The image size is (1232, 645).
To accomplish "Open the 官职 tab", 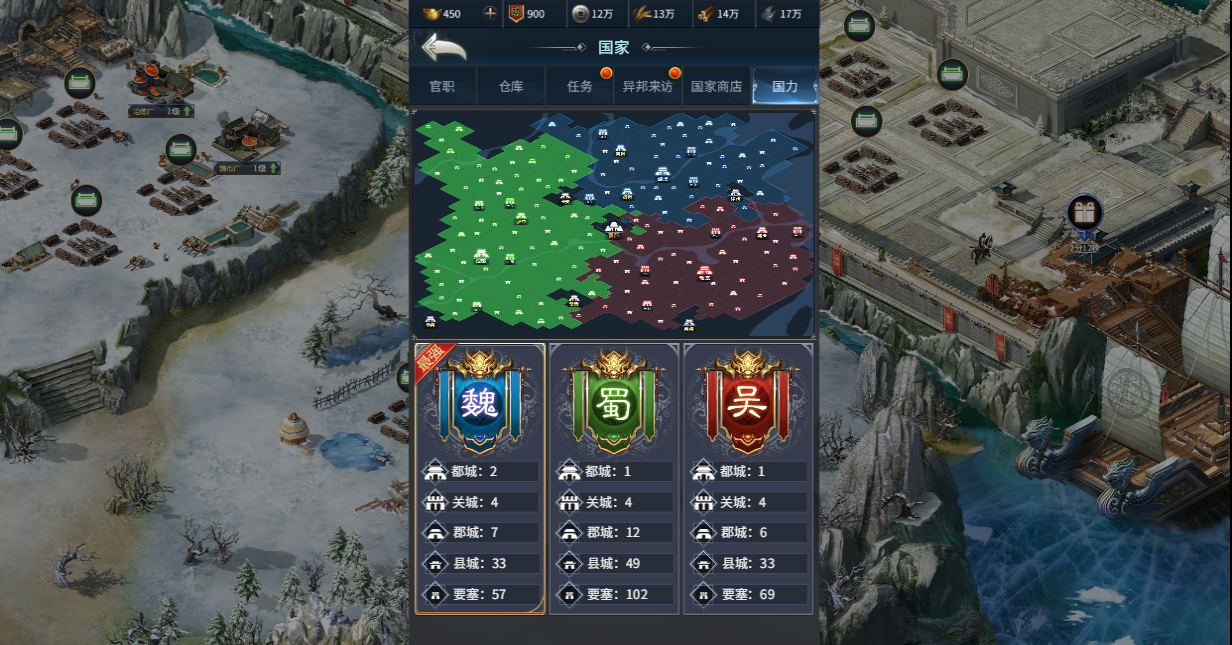I will pyautogui.click(x=442, y=86).
